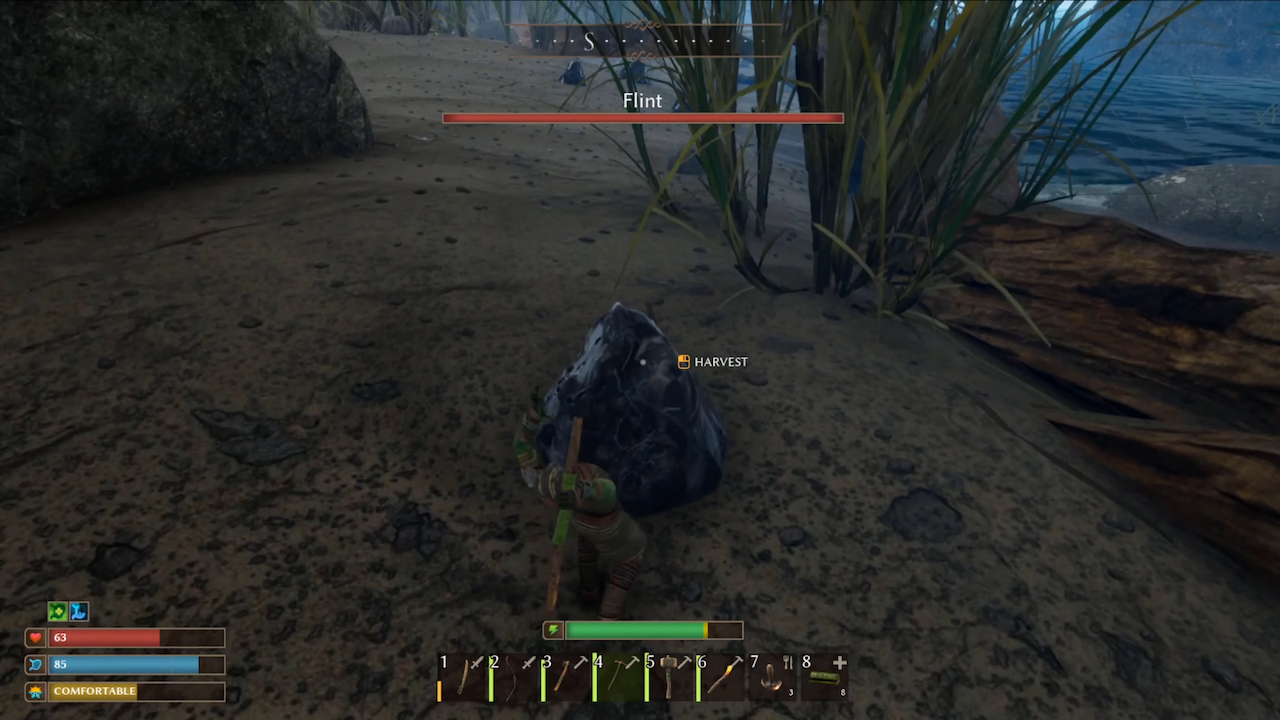This screenshot has width=1280, height=720.
Task: Click the heart icon beside the health bar
Action: 36,637
